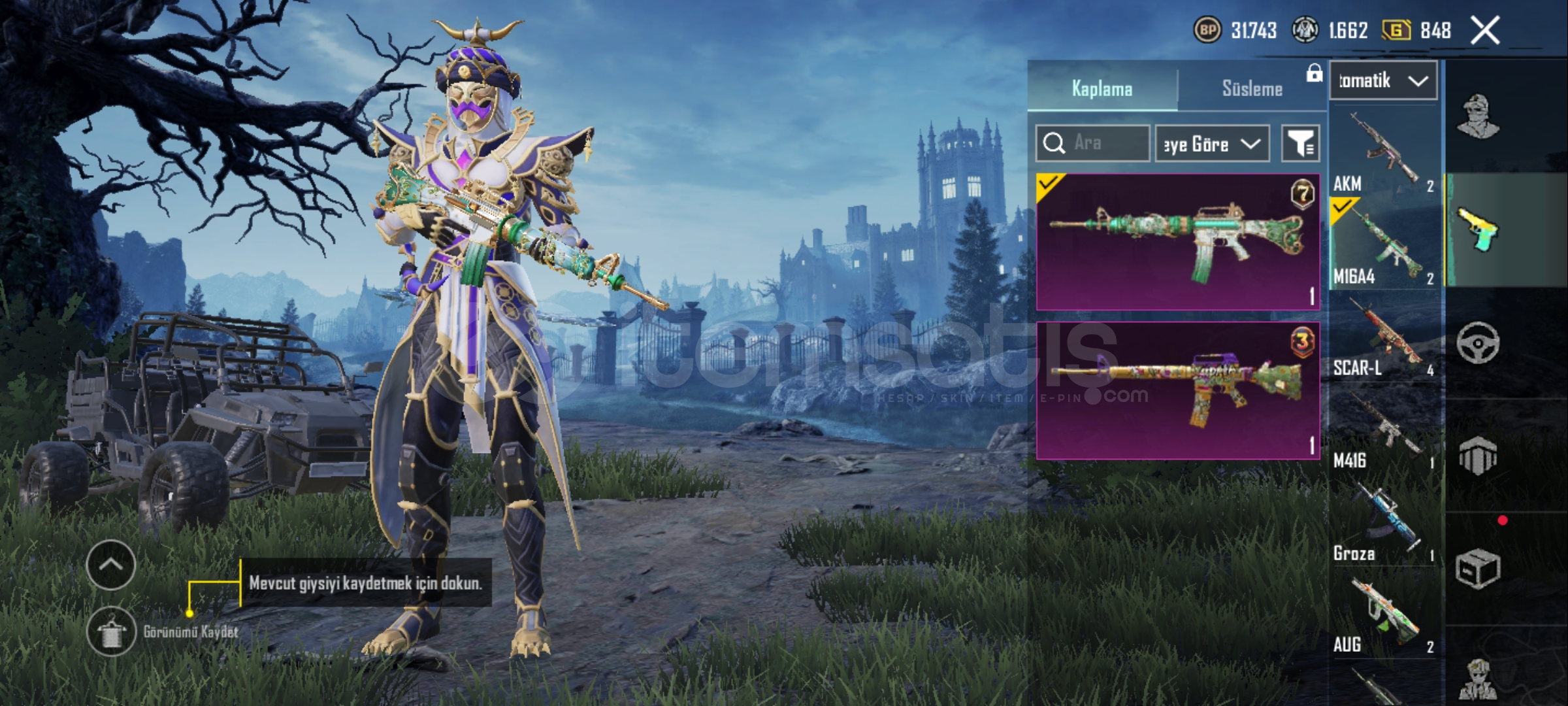Open the crate box category icon
Viewport: 1568px width, 706px height.
tap(1478, 569)
